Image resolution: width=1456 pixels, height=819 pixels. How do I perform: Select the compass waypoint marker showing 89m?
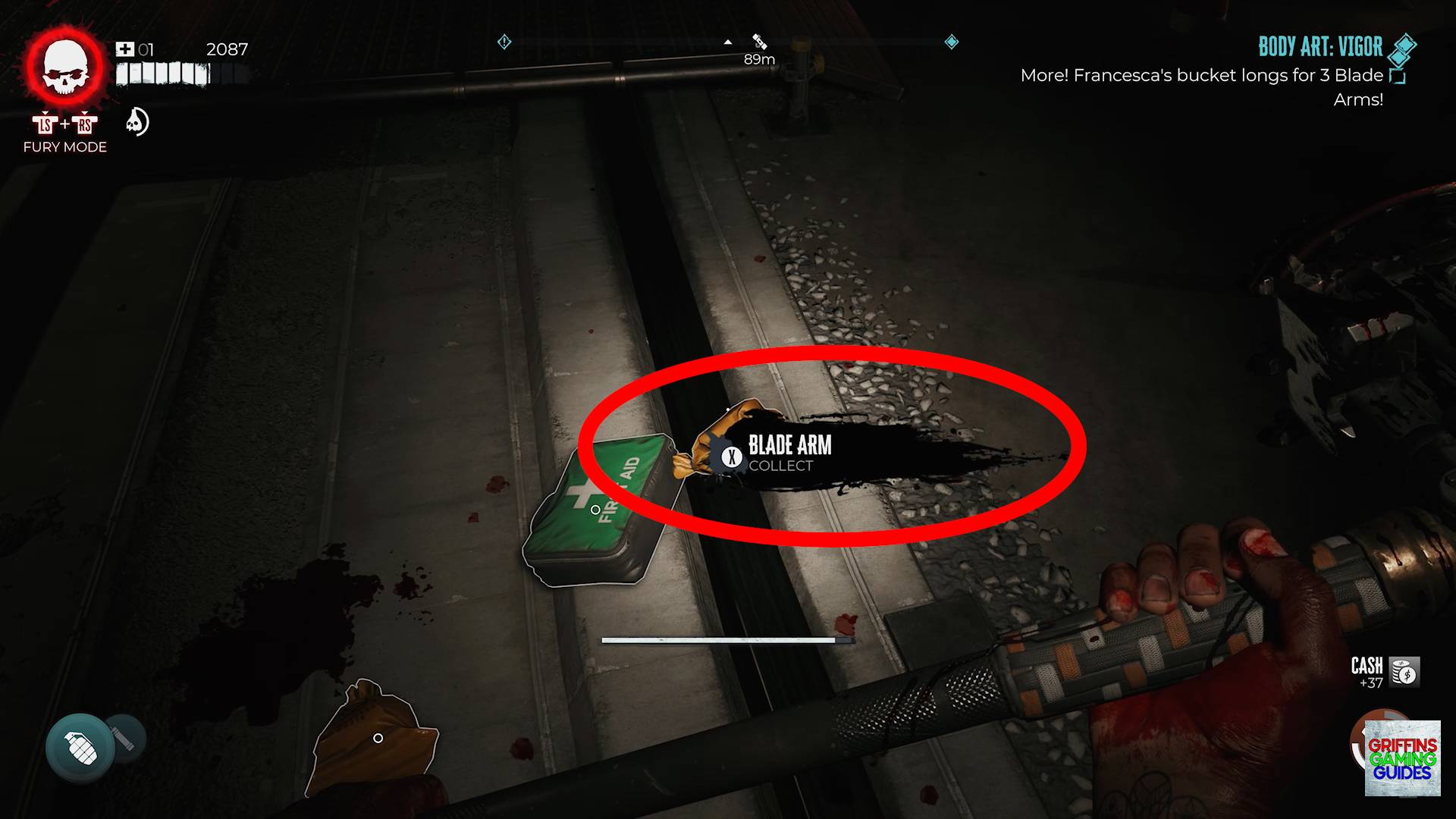tap(759, 42)
